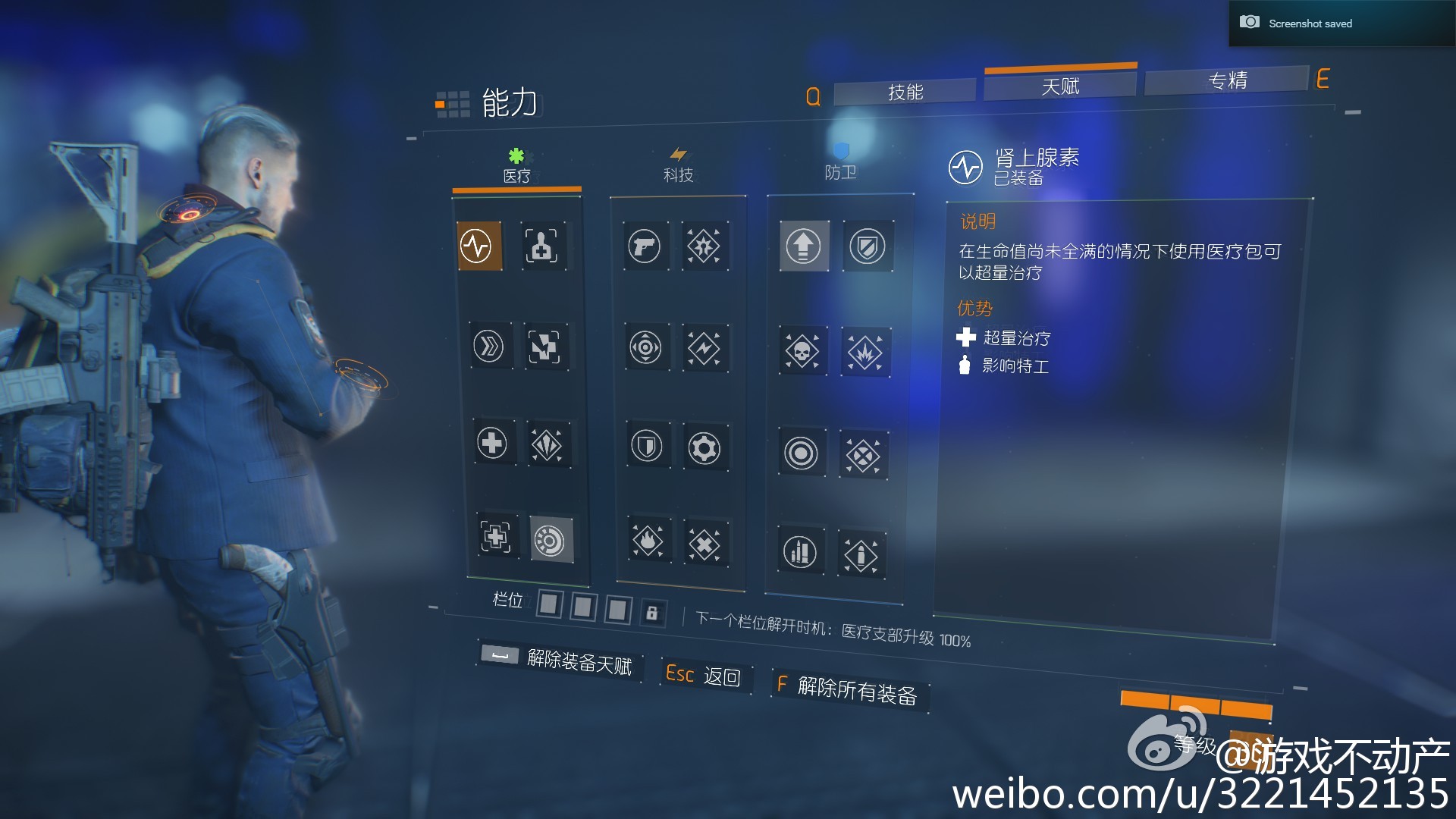Click the highlighted upgrade-arrow talent in 防卫 column

[x=804, y=246]
